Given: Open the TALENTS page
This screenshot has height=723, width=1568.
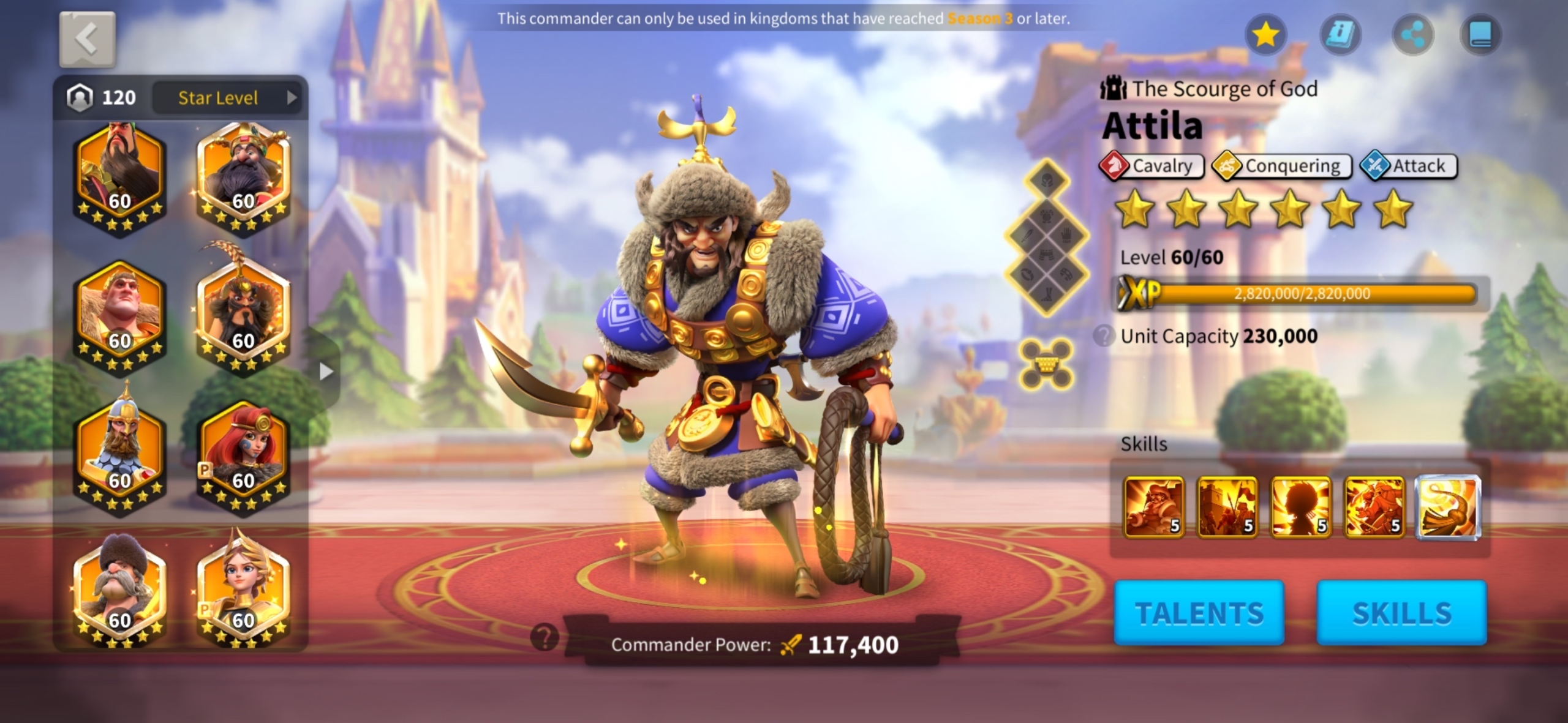Looking at the screenshot, I should 1199,613.
